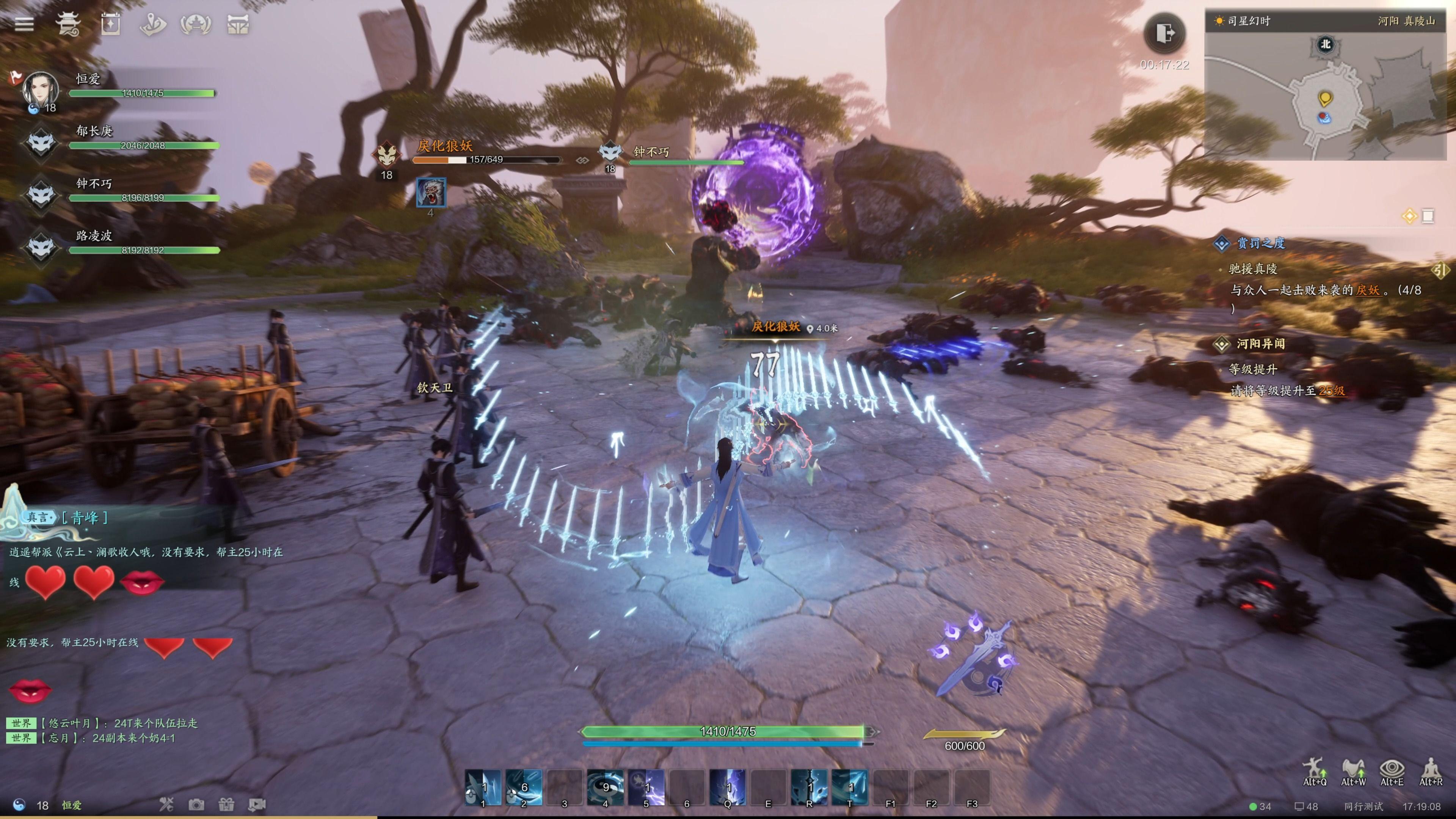
Task: Open the hamburger main menu
Action: tap(24, 24)
